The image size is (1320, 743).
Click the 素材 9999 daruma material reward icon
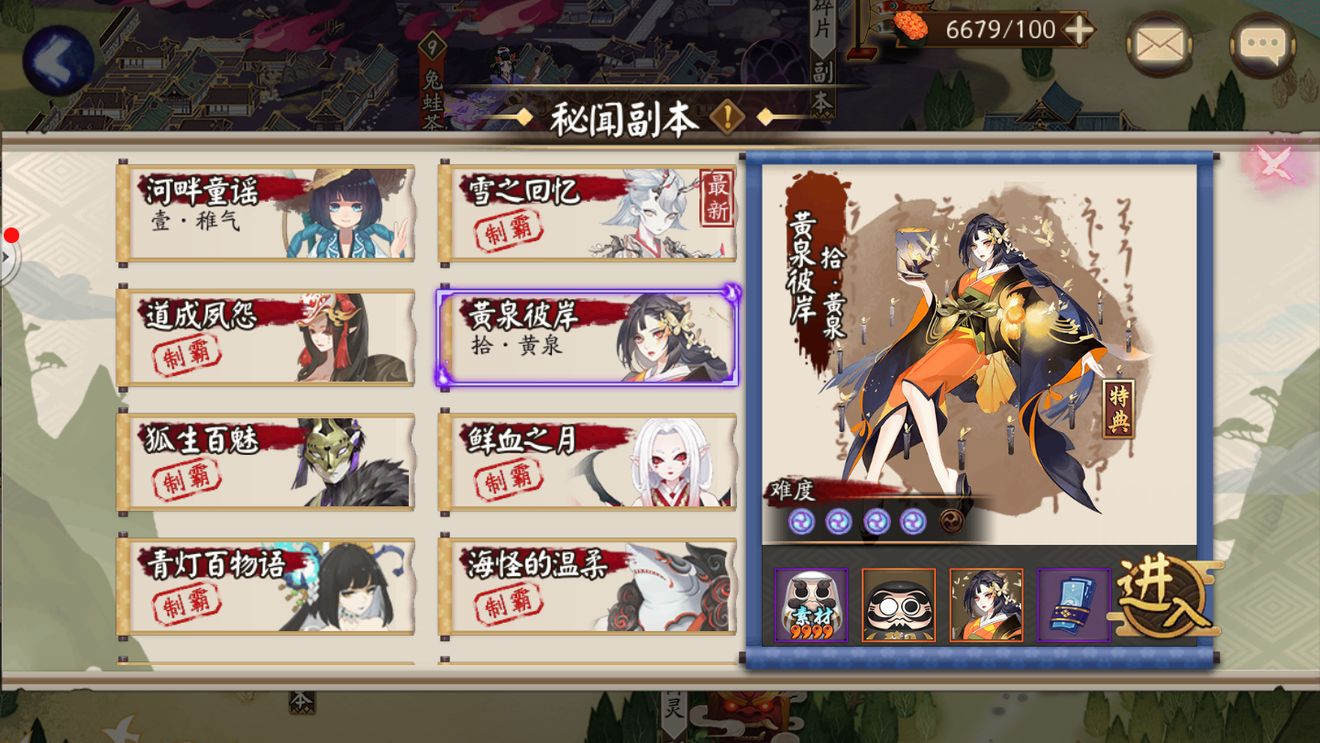pos(811,604)
